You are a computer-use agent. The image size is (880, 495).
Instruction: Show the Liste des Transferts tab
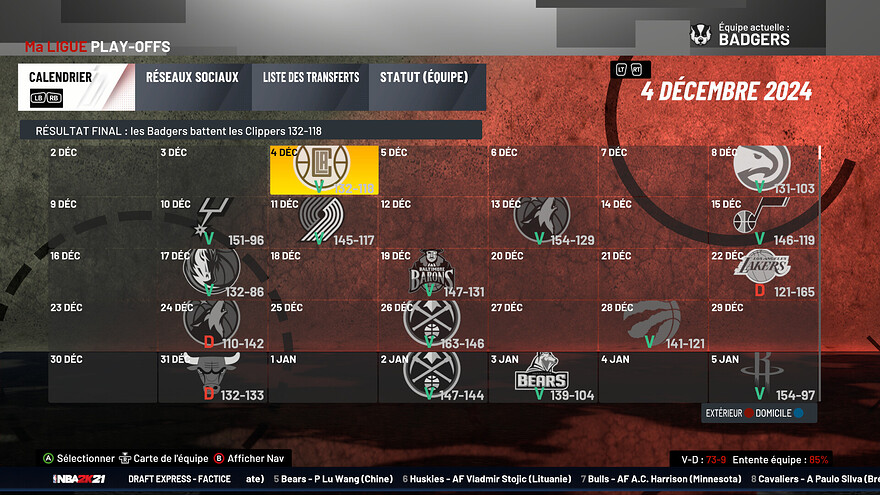[309, 87]
